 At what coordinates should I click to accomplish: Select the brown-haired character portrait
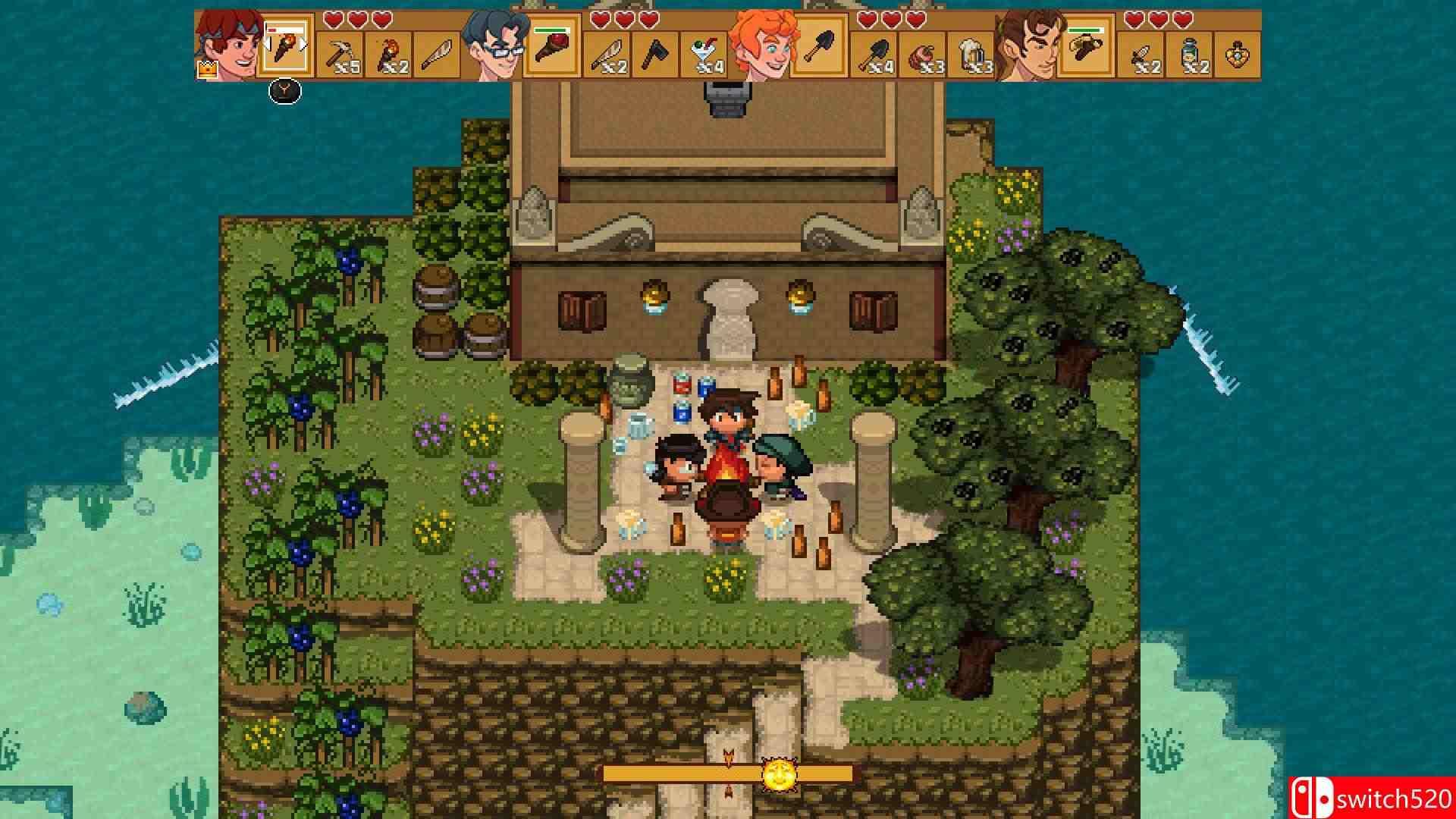click(x=1029, y=47)
